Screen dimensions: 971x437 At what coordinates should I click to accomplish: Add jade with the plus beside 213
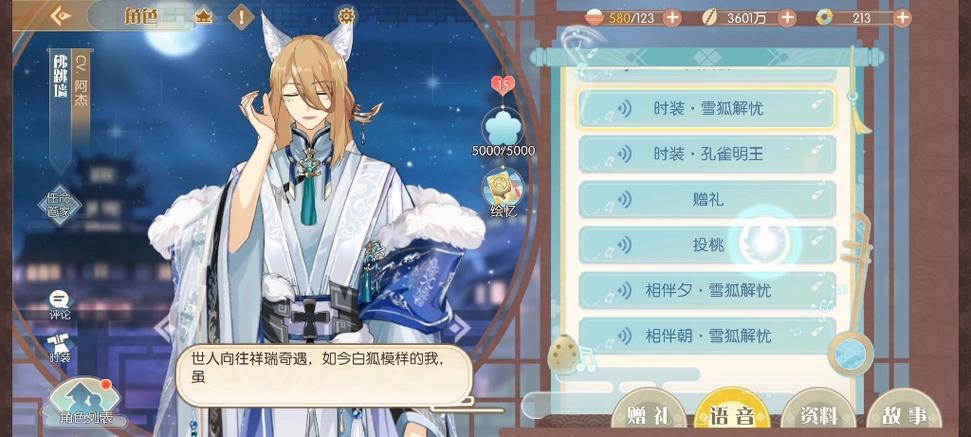[x=902, y=18]
